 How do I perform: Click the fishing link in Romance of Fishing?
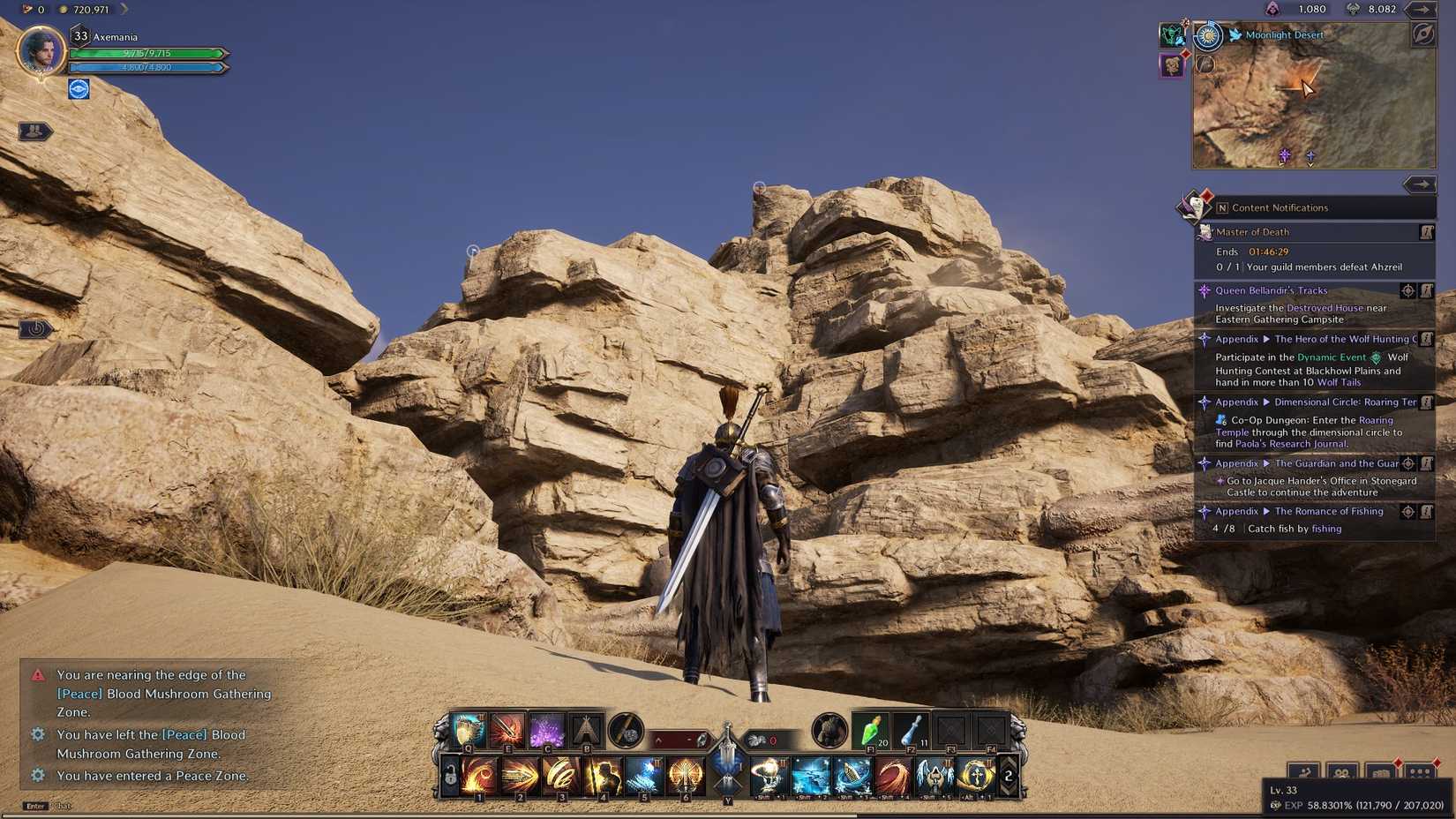pyautogui.click(x=1325, y=528)
